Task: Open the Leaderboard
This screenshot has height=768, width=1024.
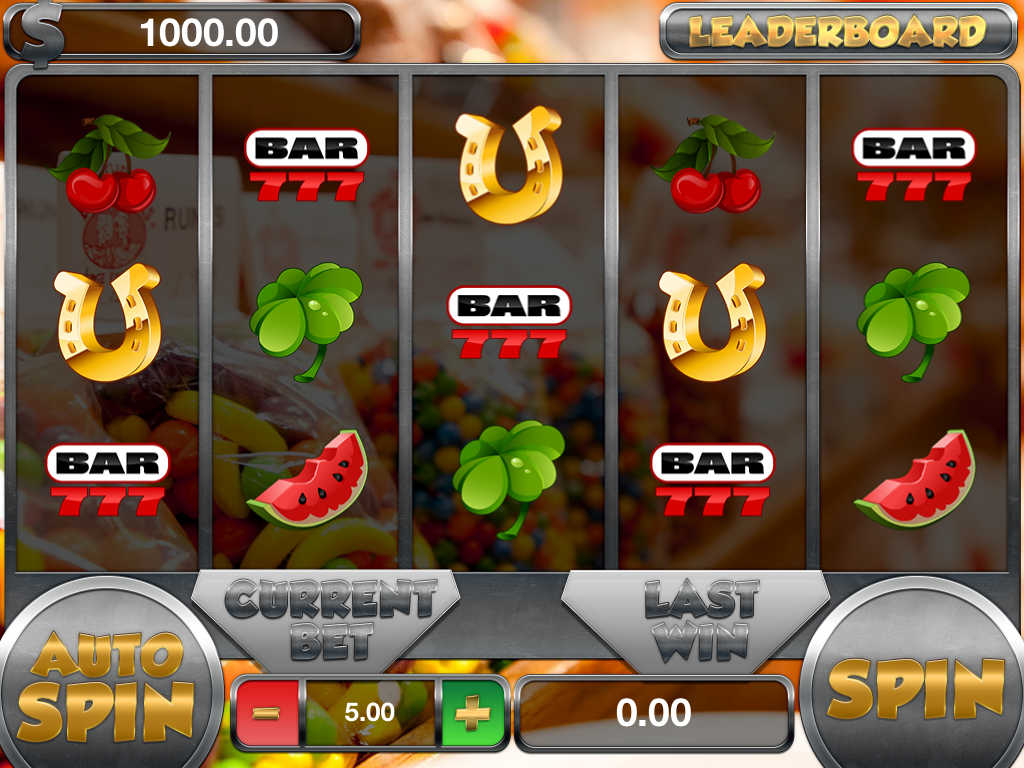Action: tap(836, 32)
